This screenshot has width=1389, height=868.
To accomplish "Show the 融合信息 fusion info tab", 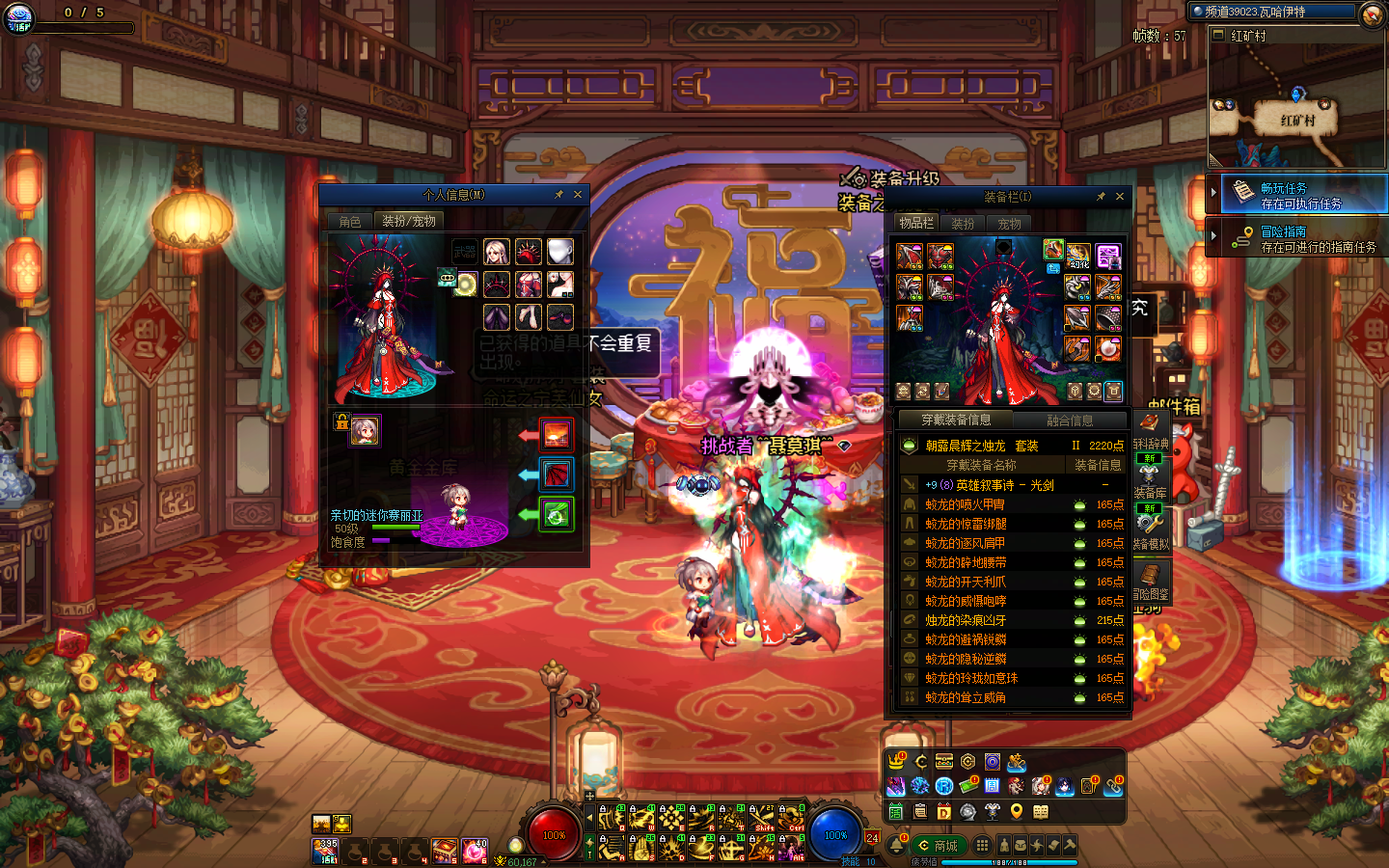I will tap(1070, 420).
